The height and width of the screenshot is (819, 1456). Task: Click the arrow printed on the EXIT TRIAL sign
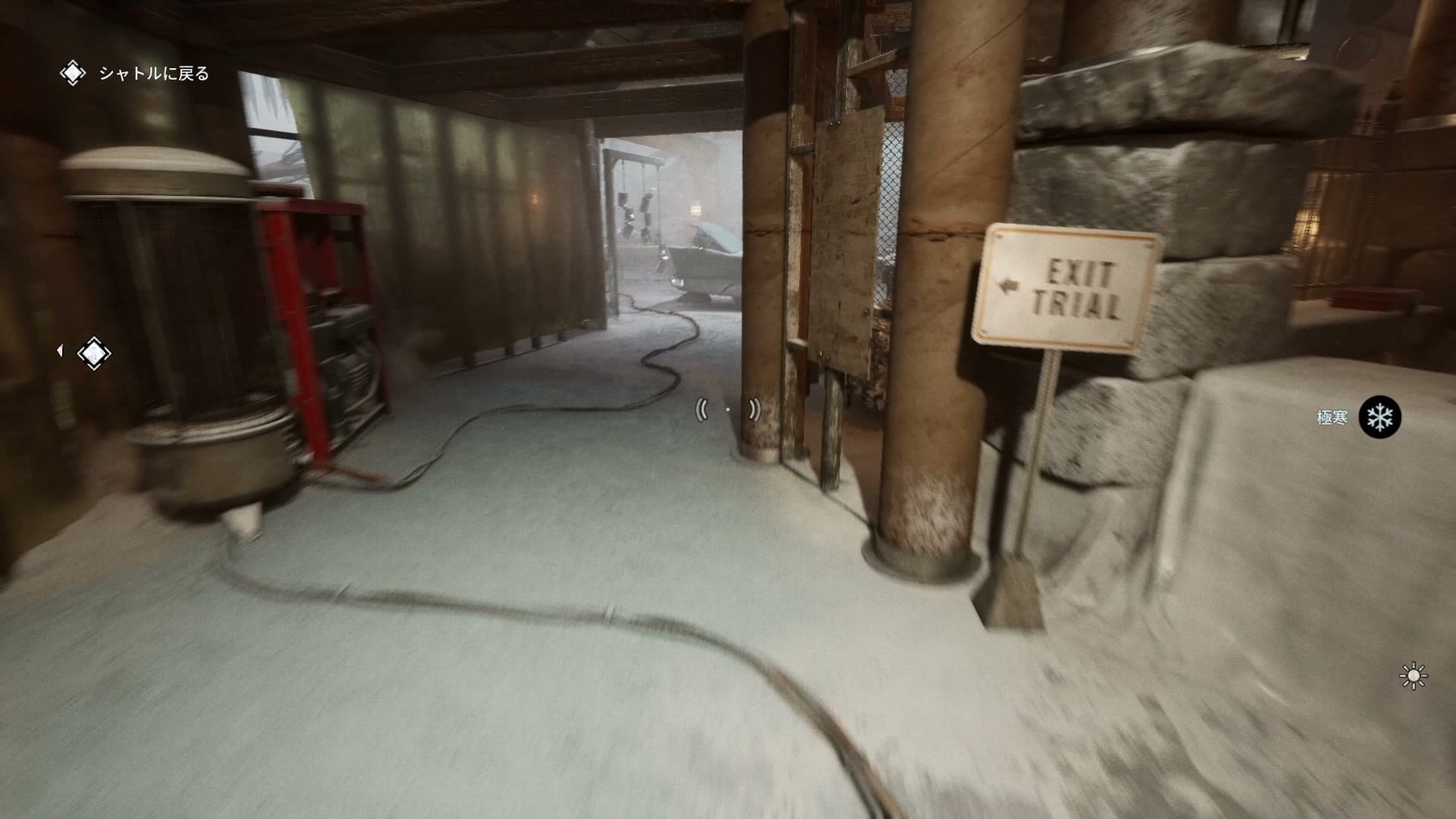[1008, 284]
